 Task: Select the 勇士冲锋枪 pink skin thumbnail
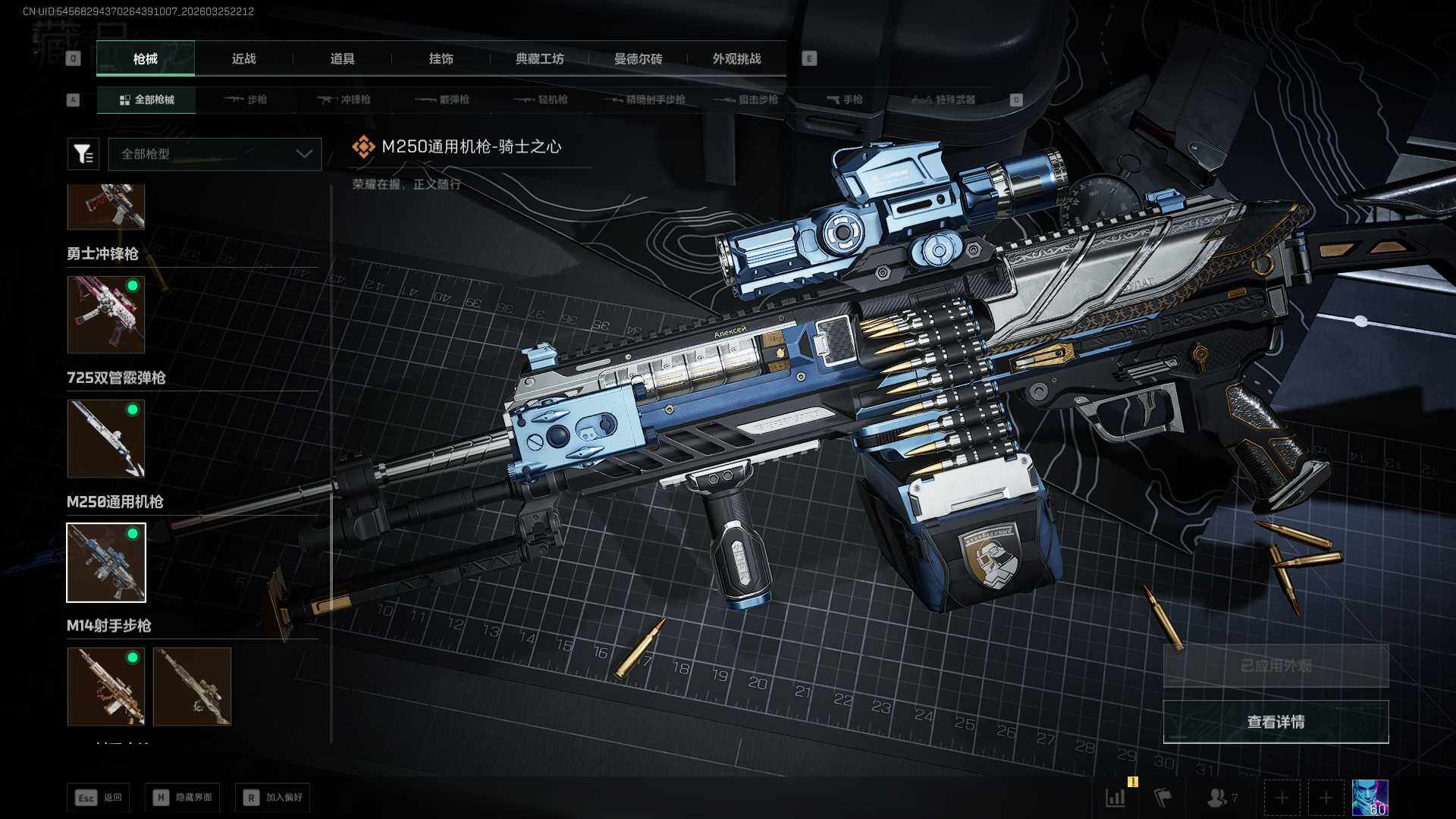pyautogui.click(x=106, y=314)
